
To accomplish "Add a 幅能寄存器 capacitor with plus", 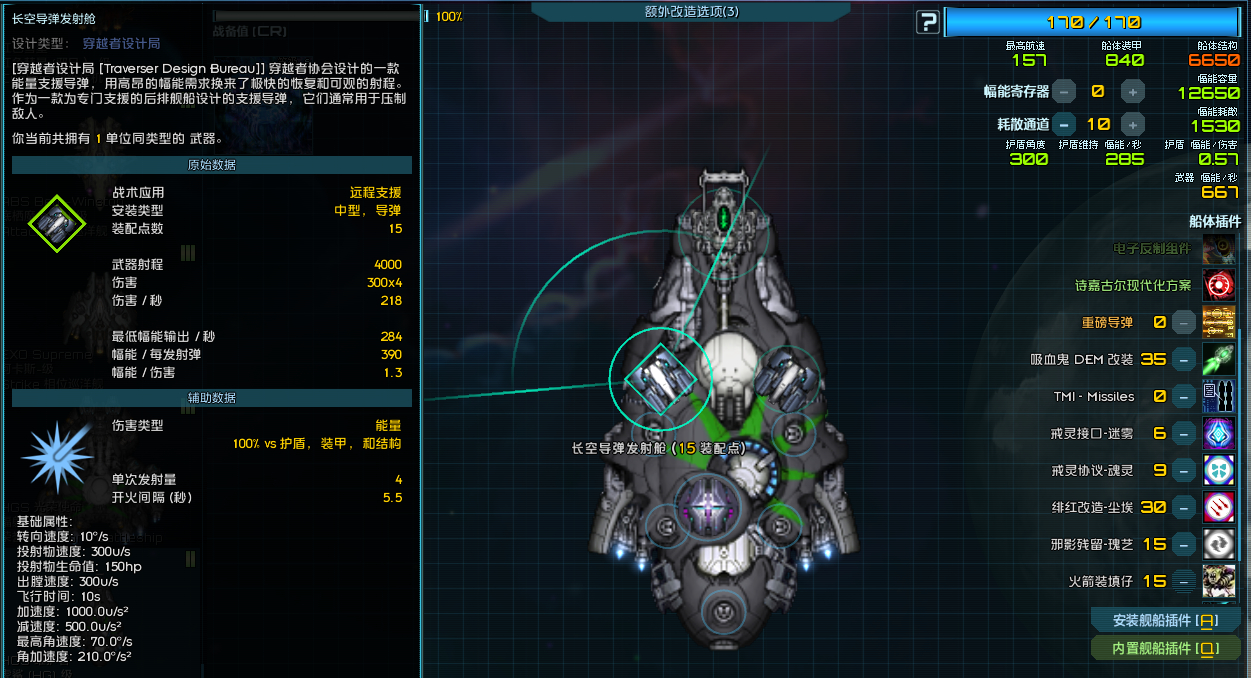I will click(1132, 92).
